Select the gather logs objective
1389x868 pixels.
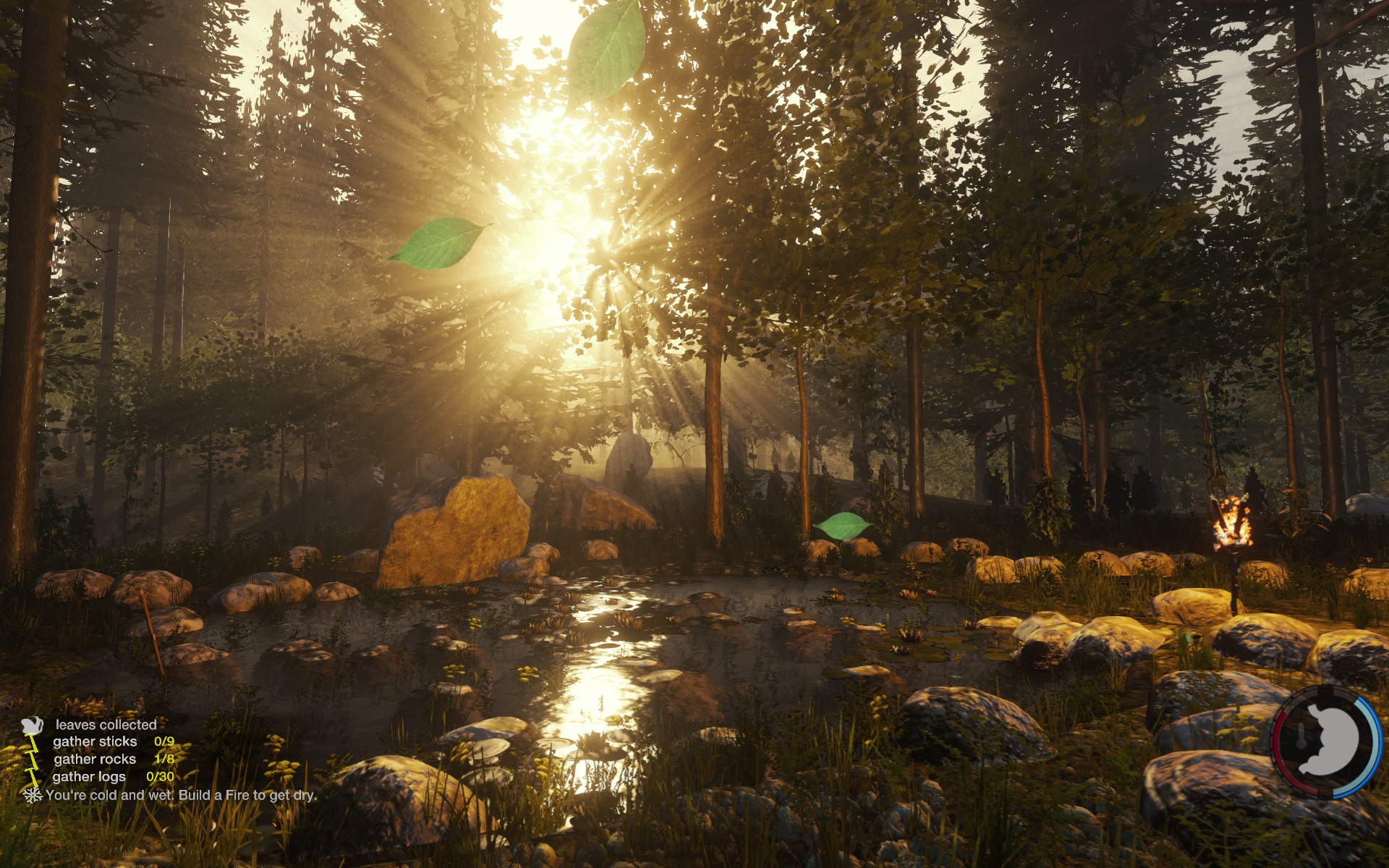89,776
